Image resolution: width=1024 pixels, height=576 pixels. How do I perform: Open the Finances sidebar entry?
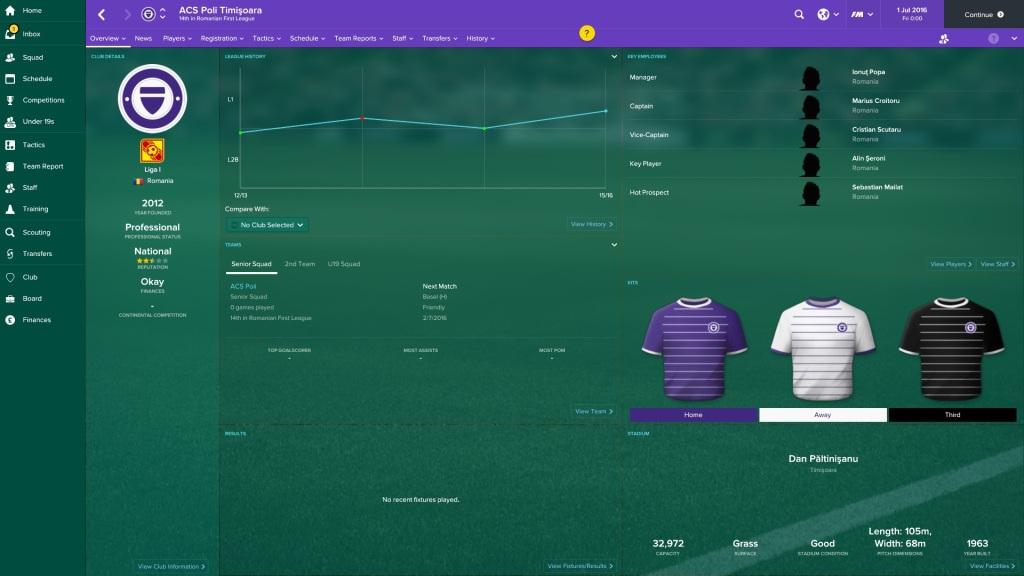click(x=36, y=320)
